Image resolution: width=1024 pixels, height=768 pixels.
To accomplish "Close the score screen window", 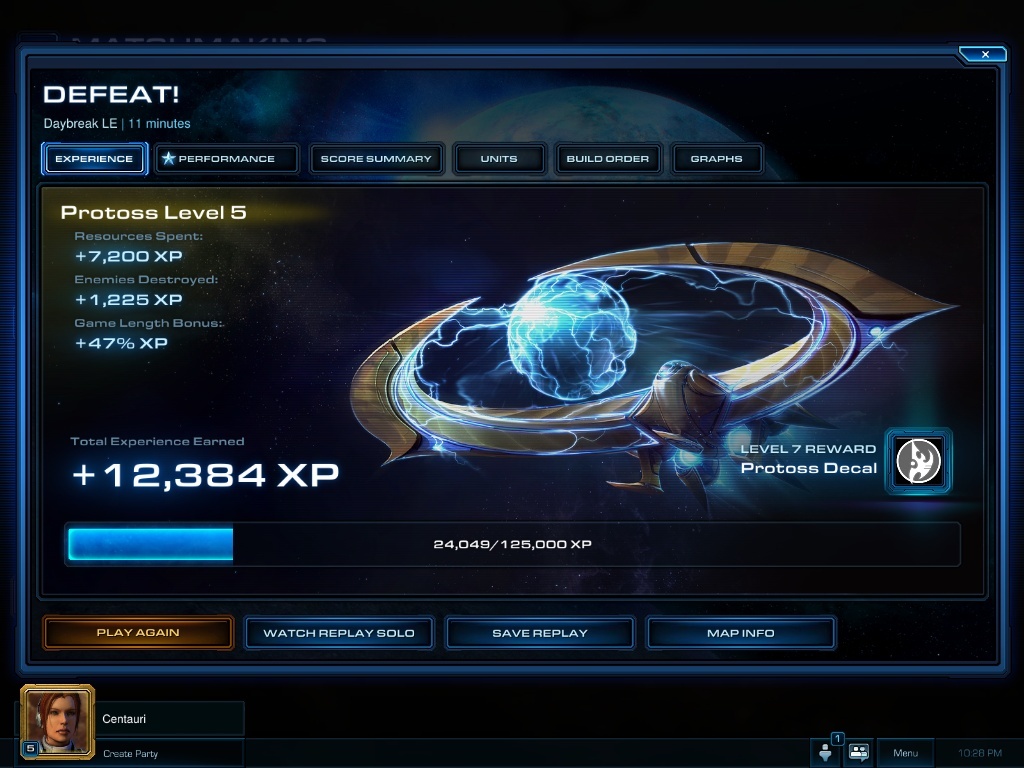I will click(984, 54).
